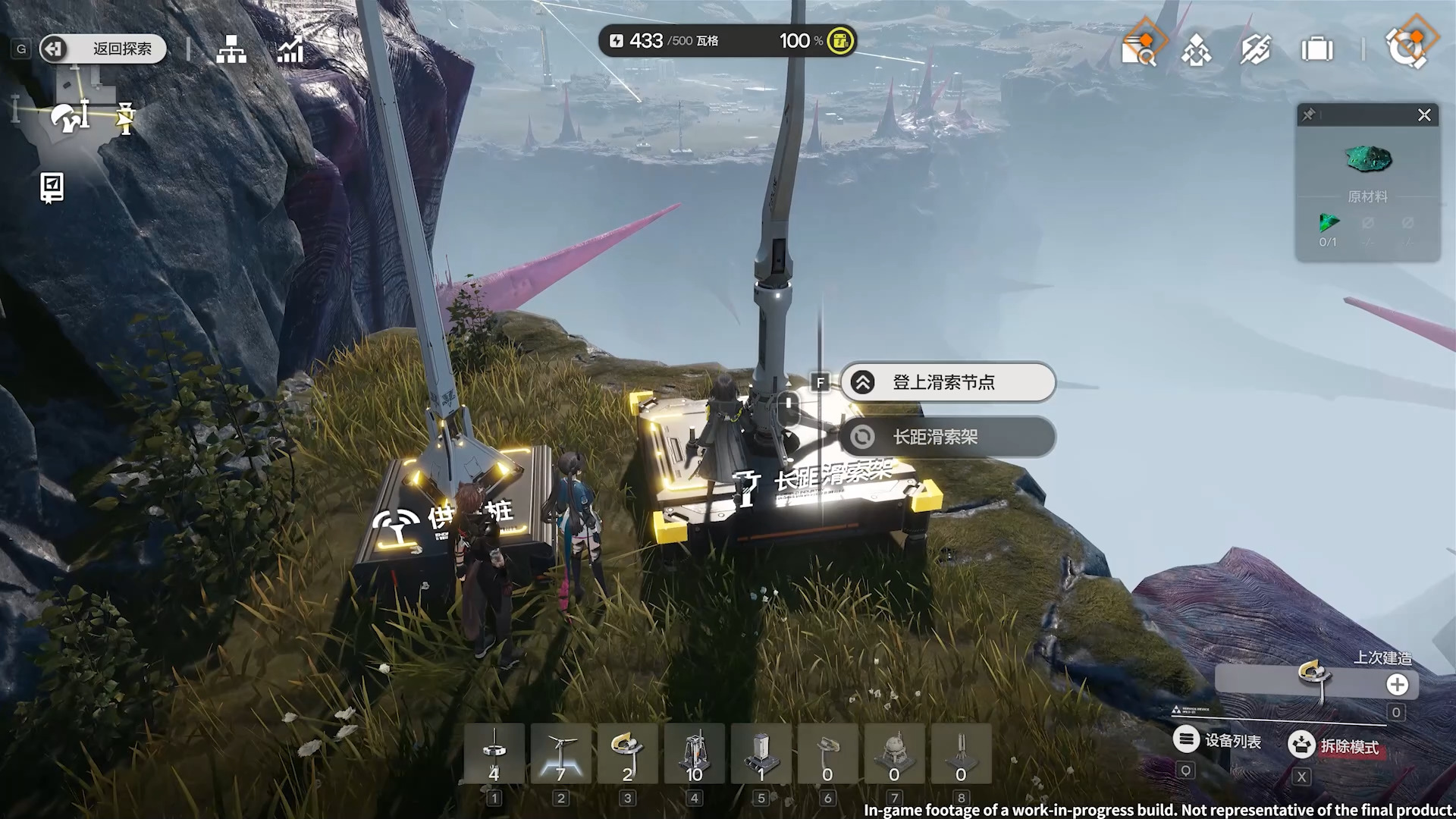This screenshot has width=1456, height=819.
Task: Select the wind turbine hotbar slot
Action: (x=560, y=754)
